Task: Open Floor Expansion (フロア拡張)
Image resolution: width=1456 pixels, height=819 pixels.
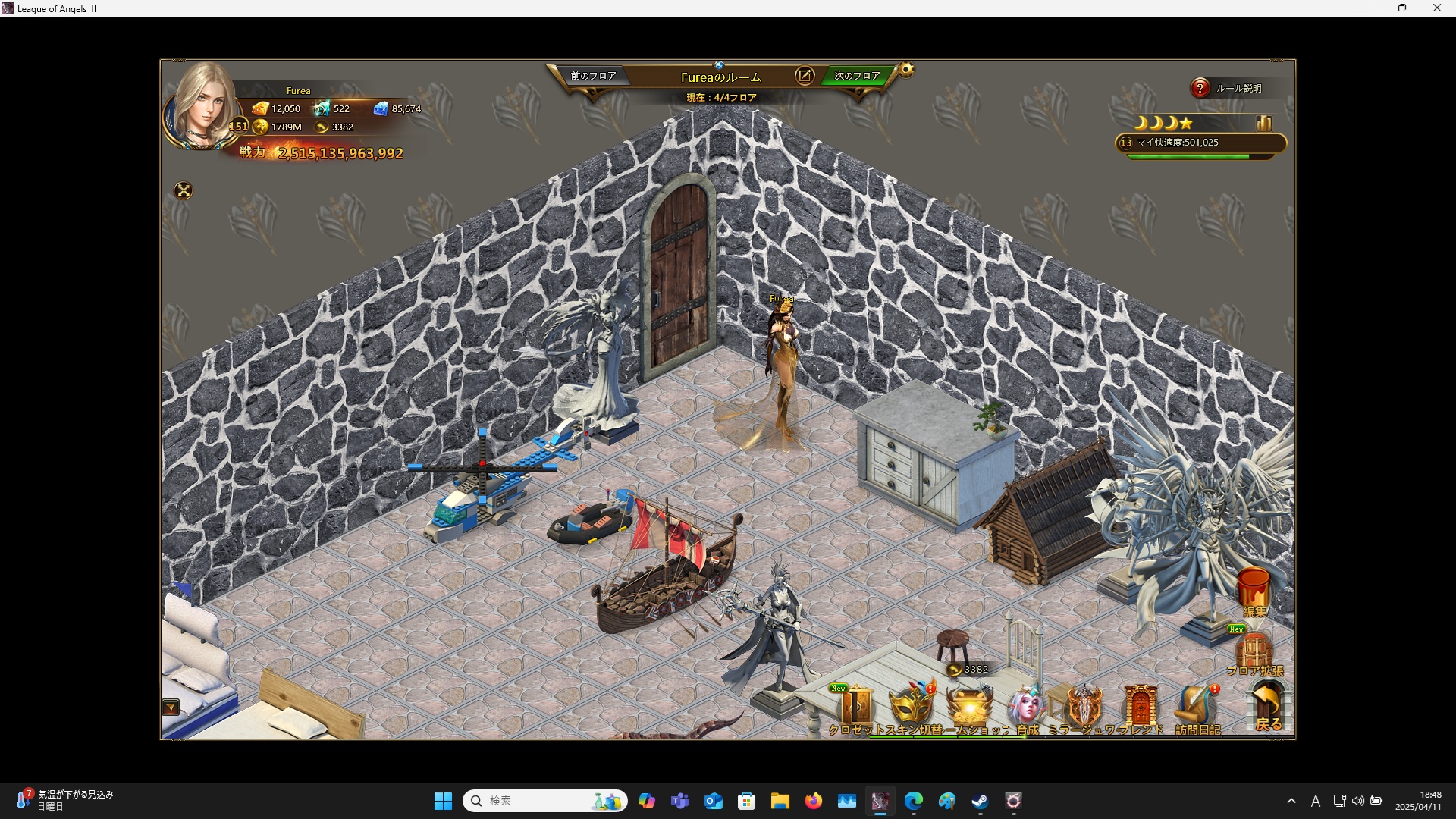Action: [x=1254, y=653]
